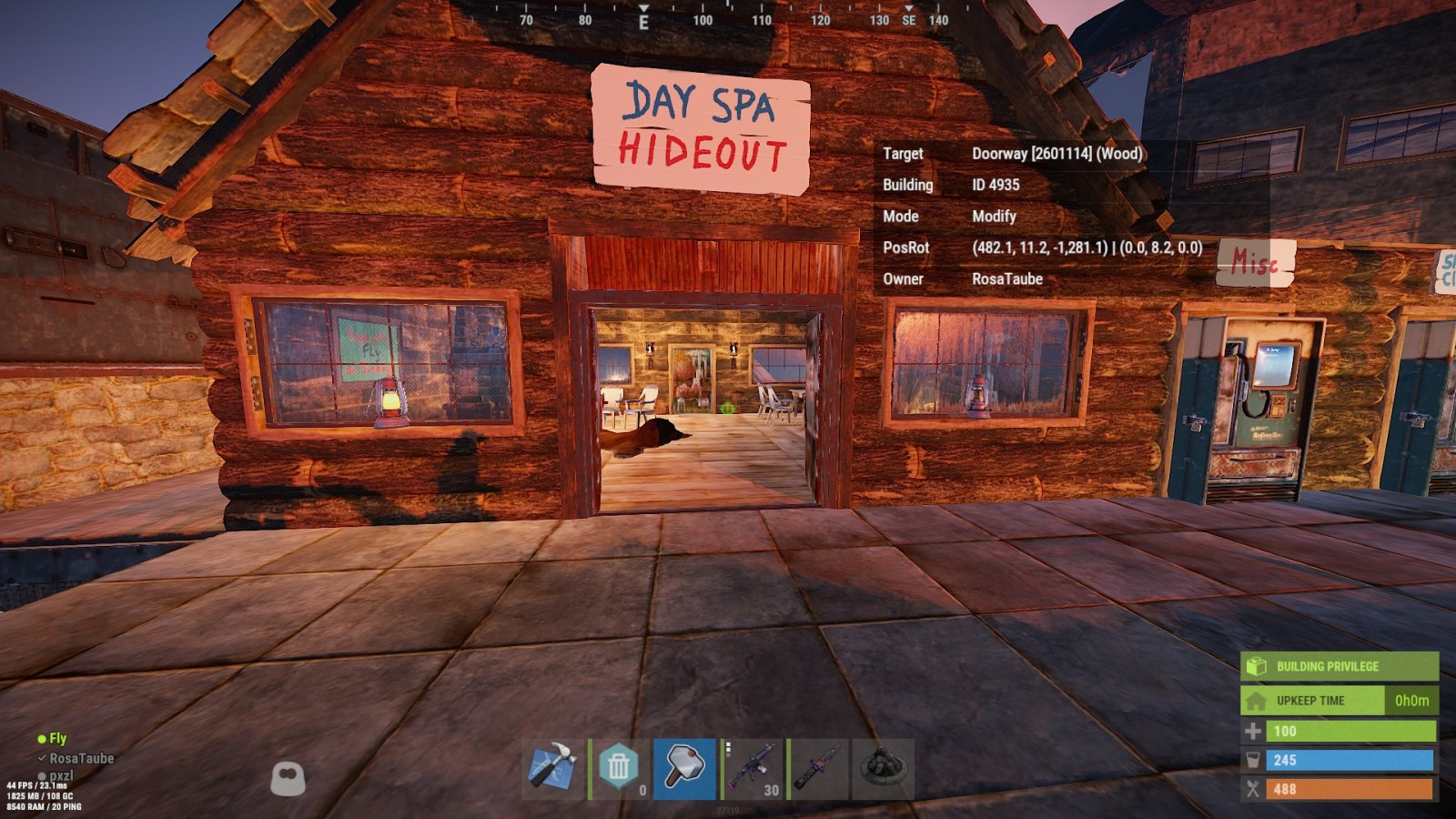1456x819 pixels.
Task: Select the building plan hotbar slot
Action: point(553,769)
